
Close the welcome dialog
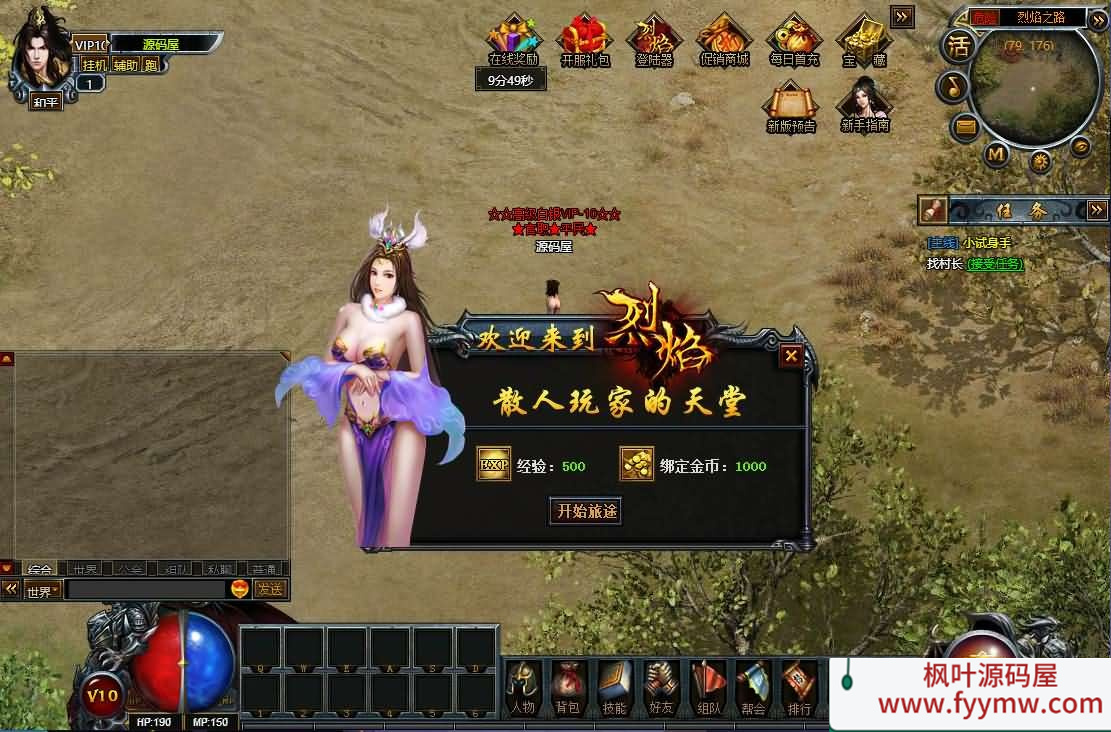pyautogui.click(x=791, y=355)
